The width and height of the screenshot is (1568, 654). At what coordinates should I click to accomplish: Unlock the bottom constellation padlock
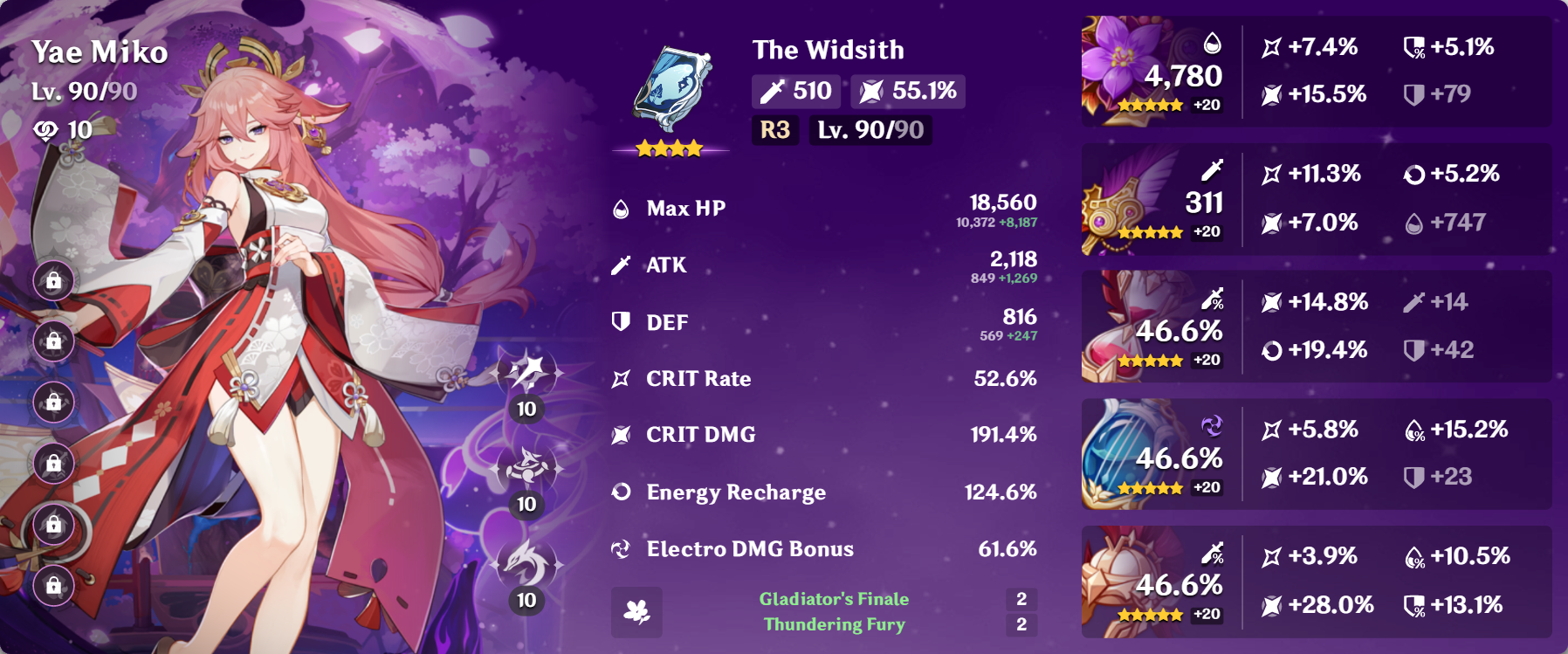pos(54,583)
